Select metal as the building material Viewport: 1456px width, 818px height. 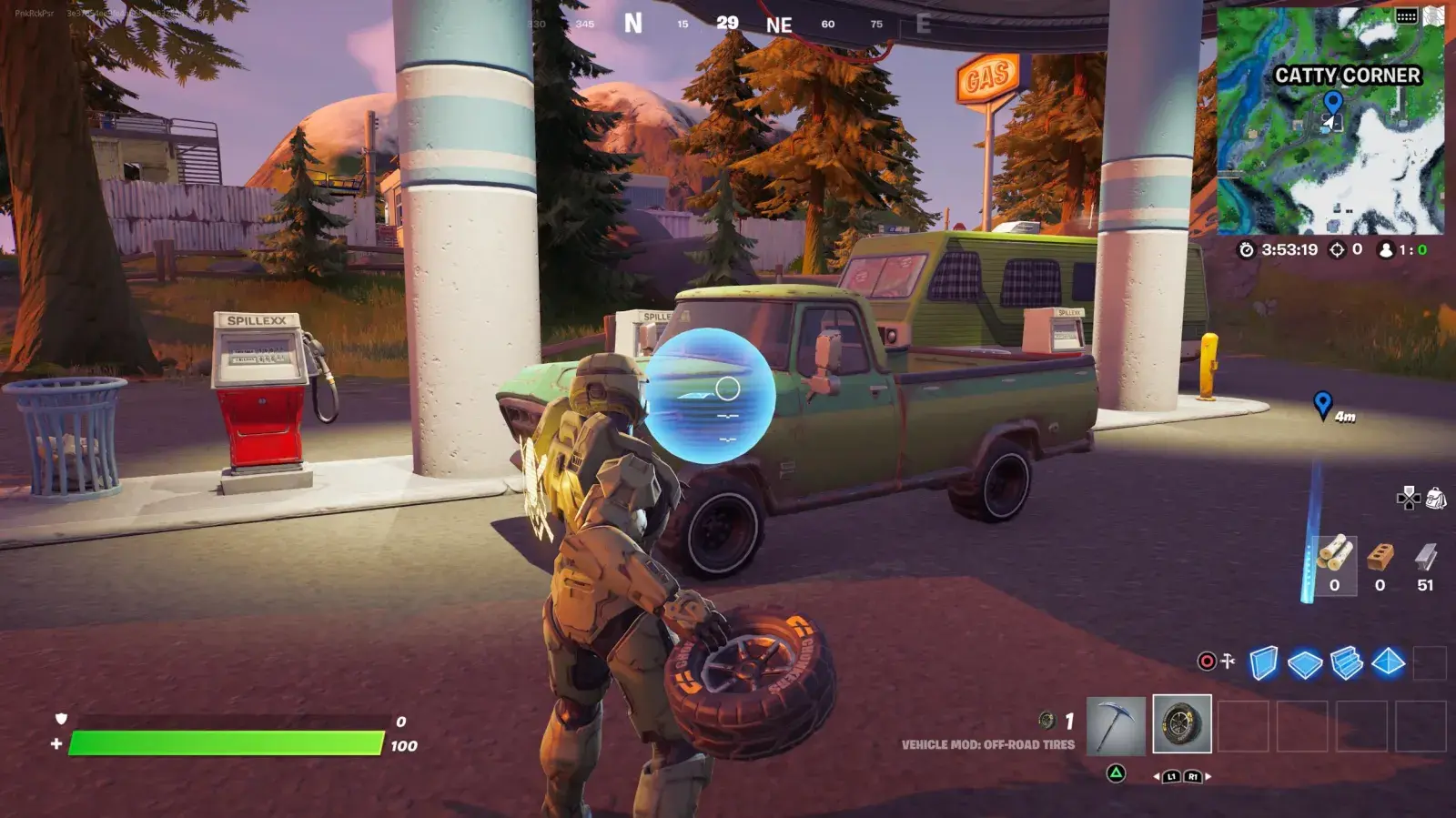pyautogui.click(x=1425, y=565)
